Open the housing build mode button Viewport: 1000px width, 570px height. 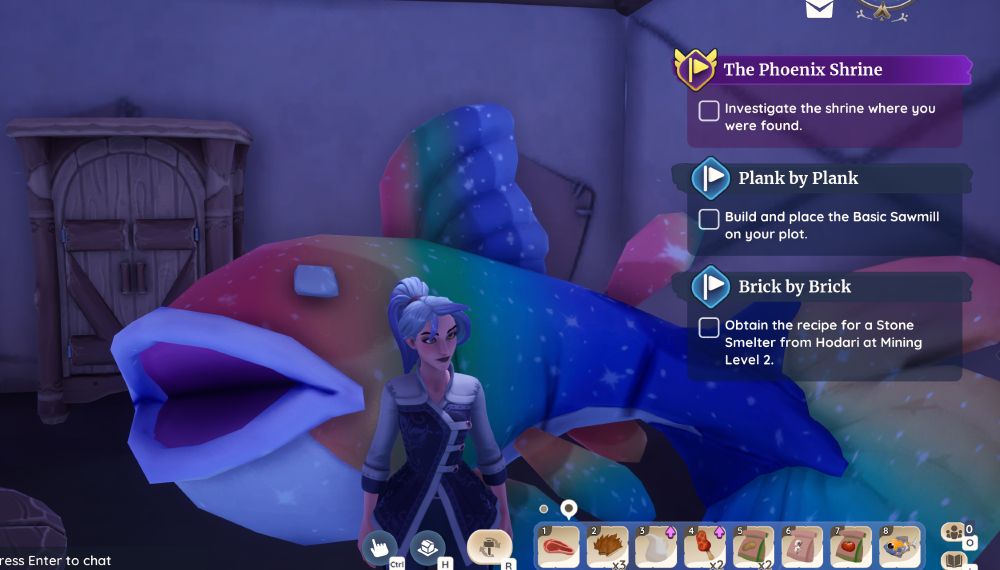click(428, 546)
